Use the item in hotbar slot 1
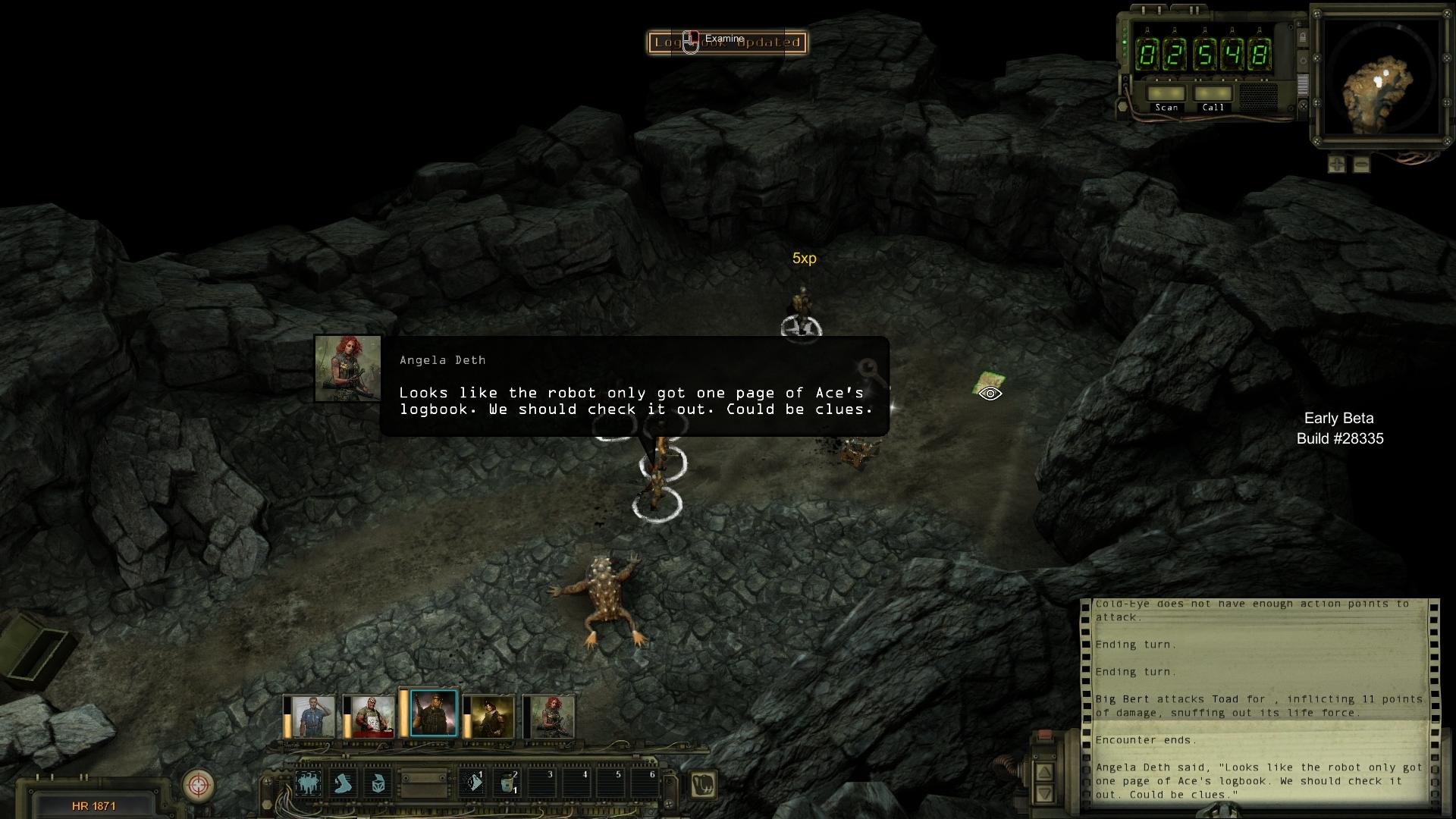This screenshot has width=1456, height=819. 473,783
